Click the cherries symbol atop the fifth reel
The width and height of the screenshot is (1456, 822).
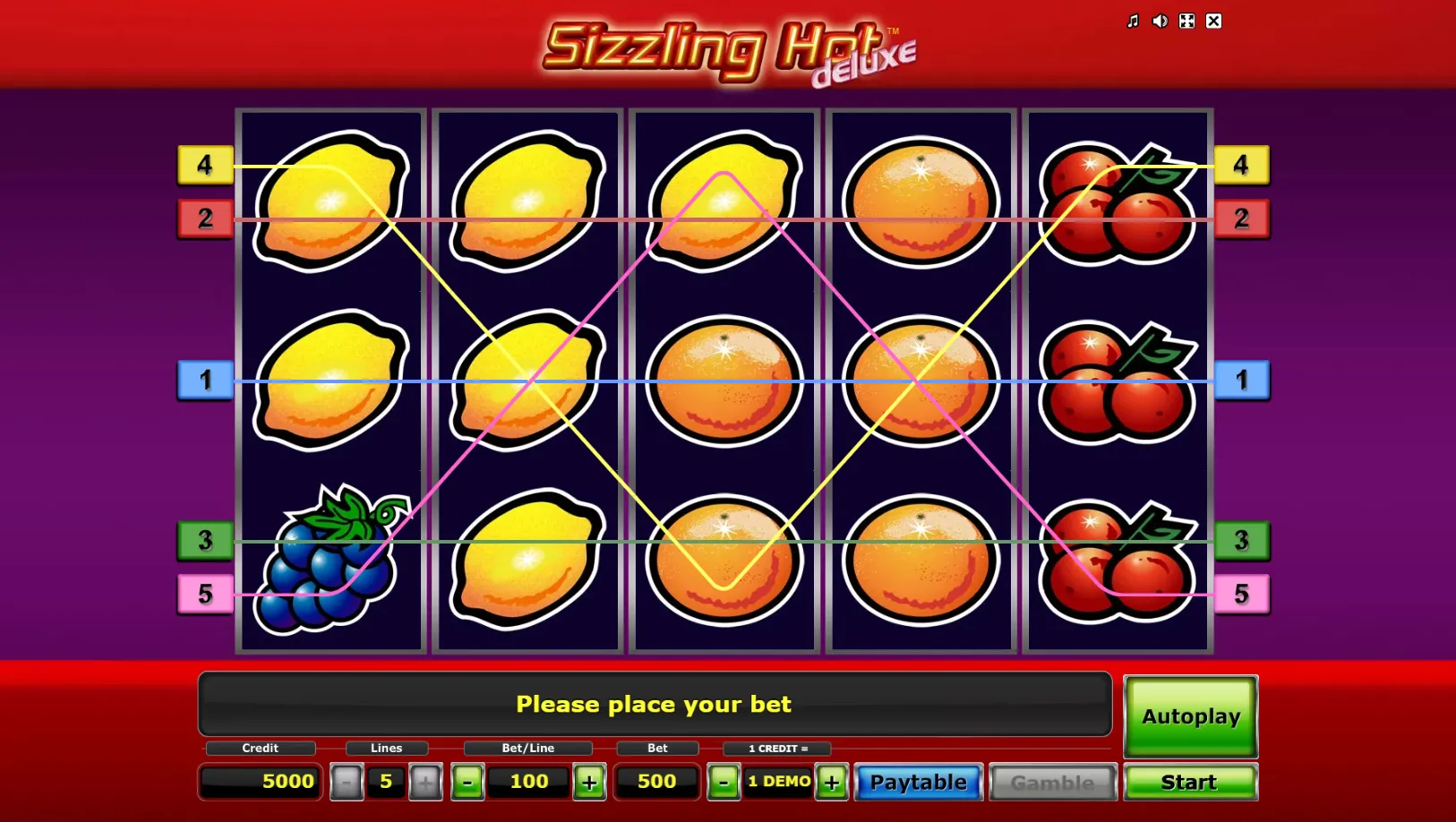1117,201
